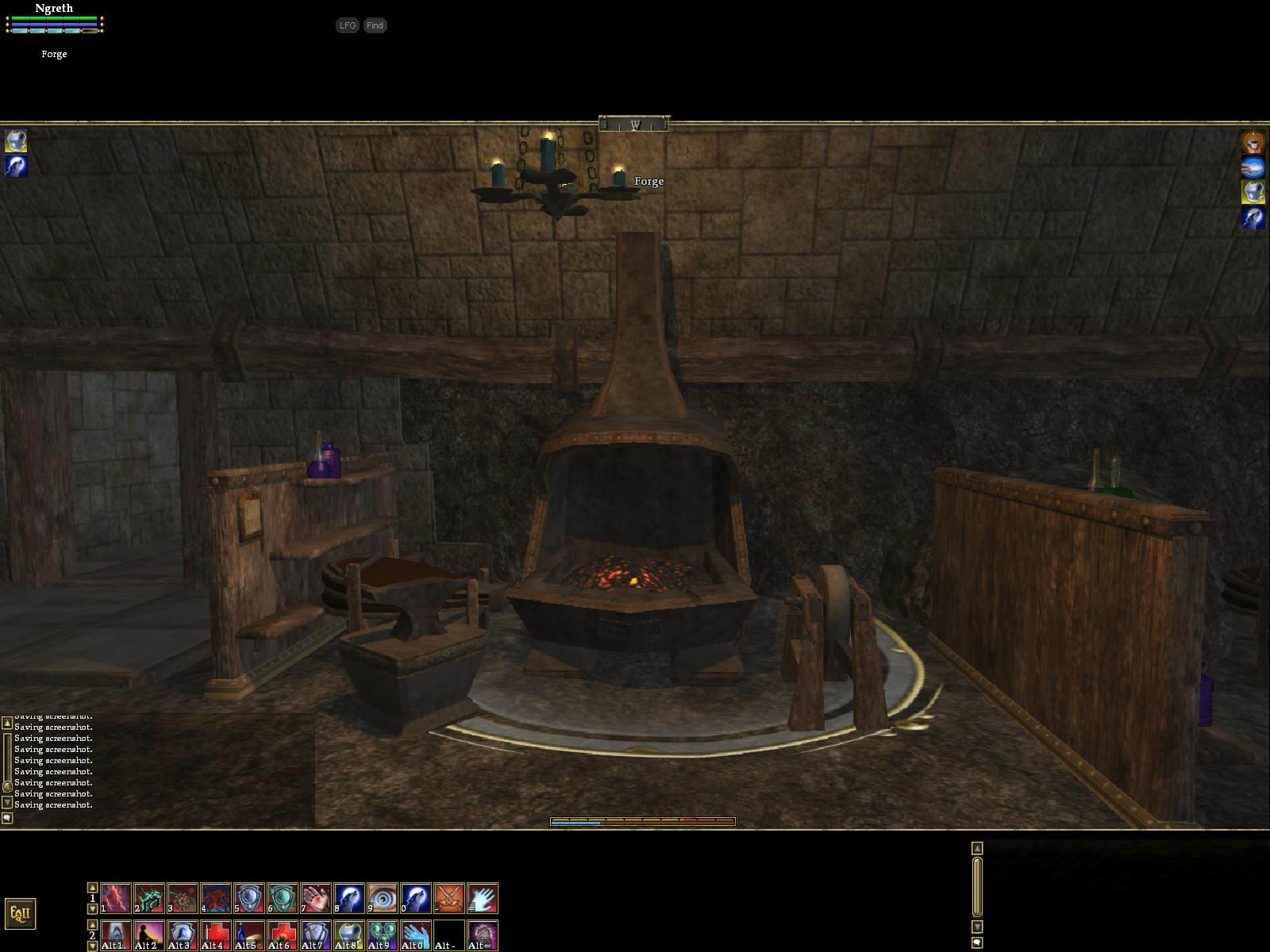This screenshot has height=952, width=1270.
Task: Activate the green goggles mask ability in Alt 9
Action: (383, 935)
